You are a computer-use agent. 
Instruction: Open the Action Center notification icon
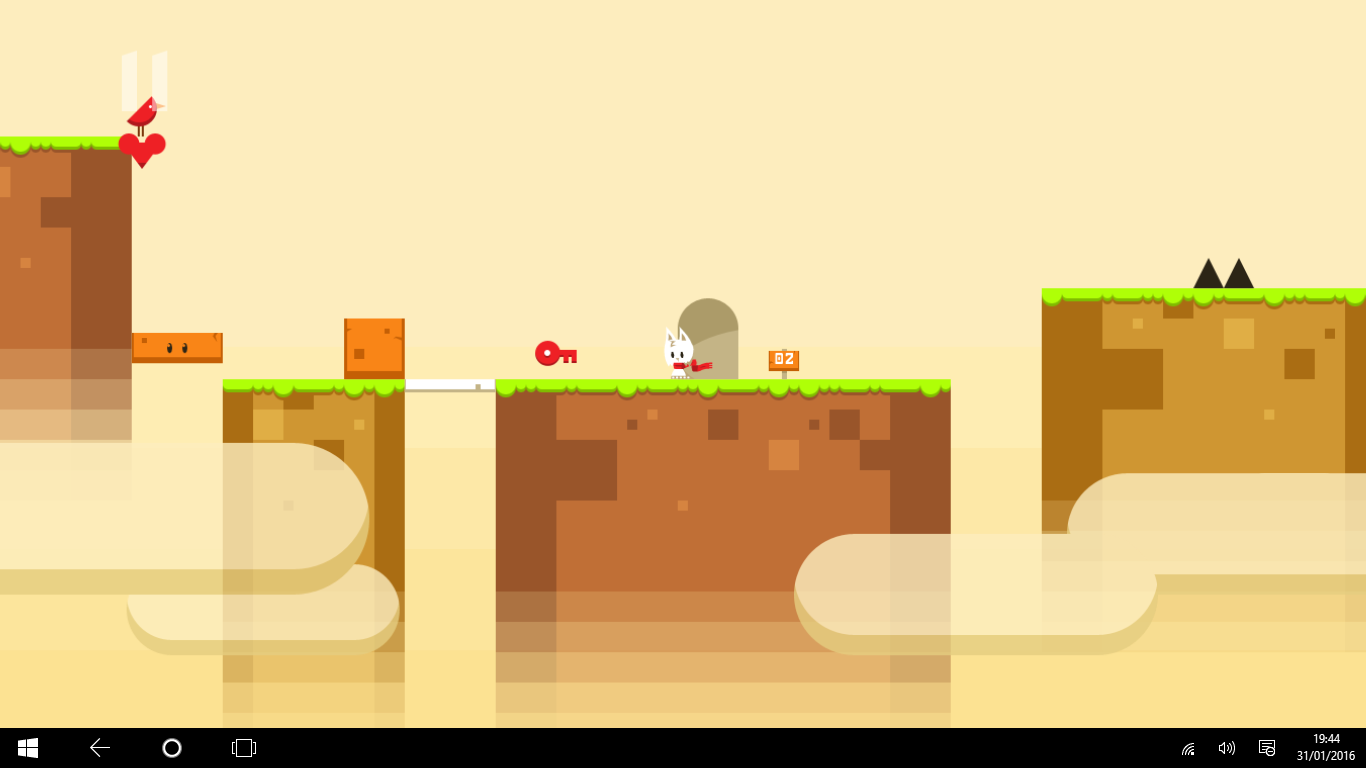1267,747
